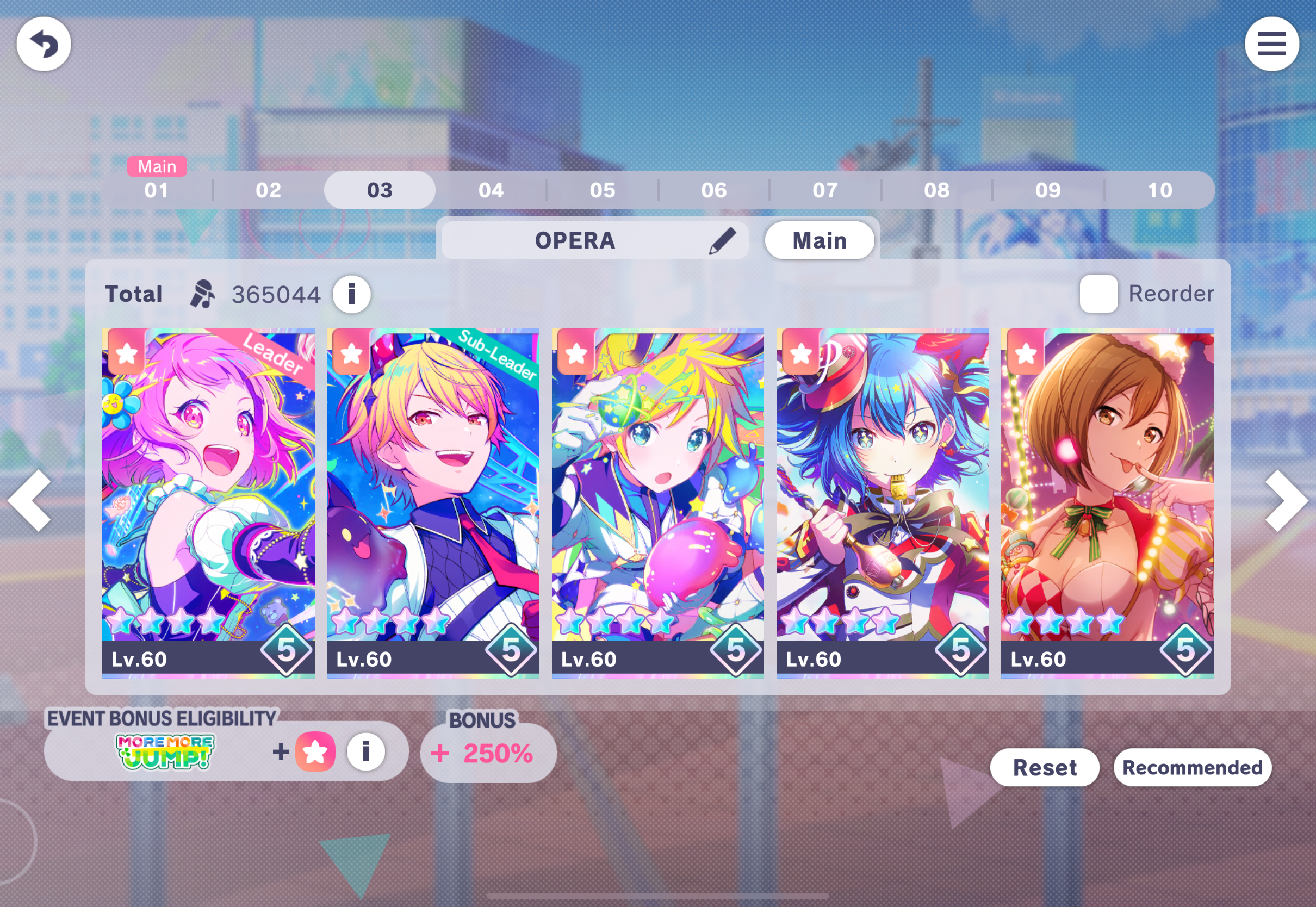
Task: Show event bonus eligibility info
Action: click(365, 751)
